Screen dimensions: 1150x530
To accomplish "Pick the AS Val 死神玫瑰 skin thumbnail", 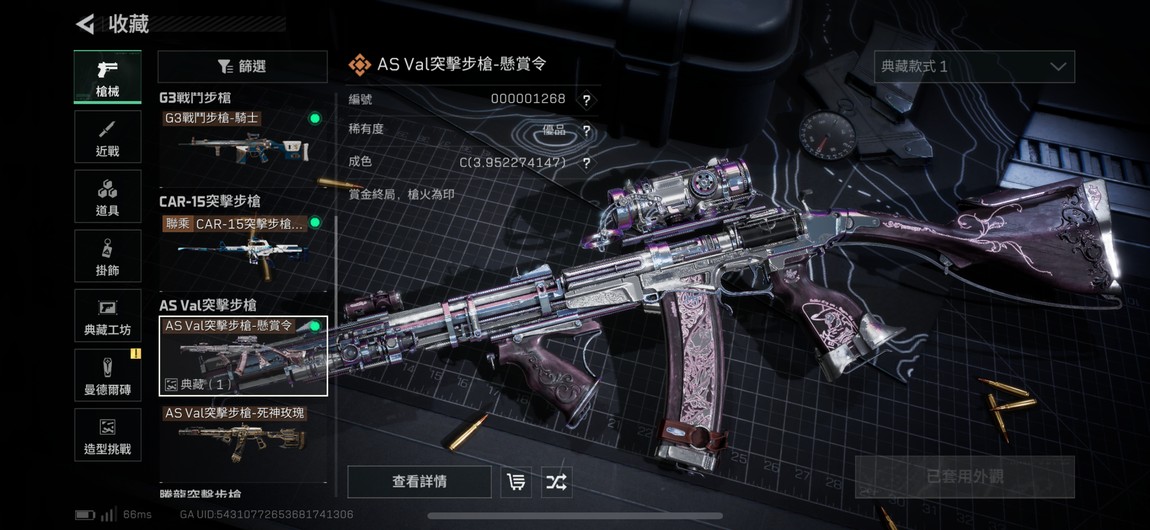I will (242, 435).
